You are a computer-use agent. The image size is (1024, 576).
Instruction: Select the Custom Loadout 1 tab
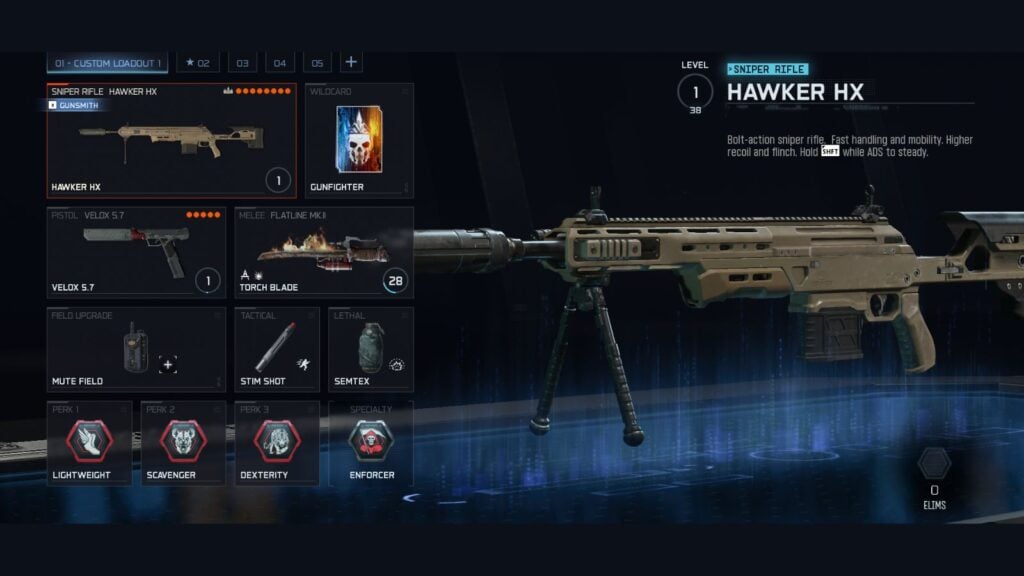point(108,63)
